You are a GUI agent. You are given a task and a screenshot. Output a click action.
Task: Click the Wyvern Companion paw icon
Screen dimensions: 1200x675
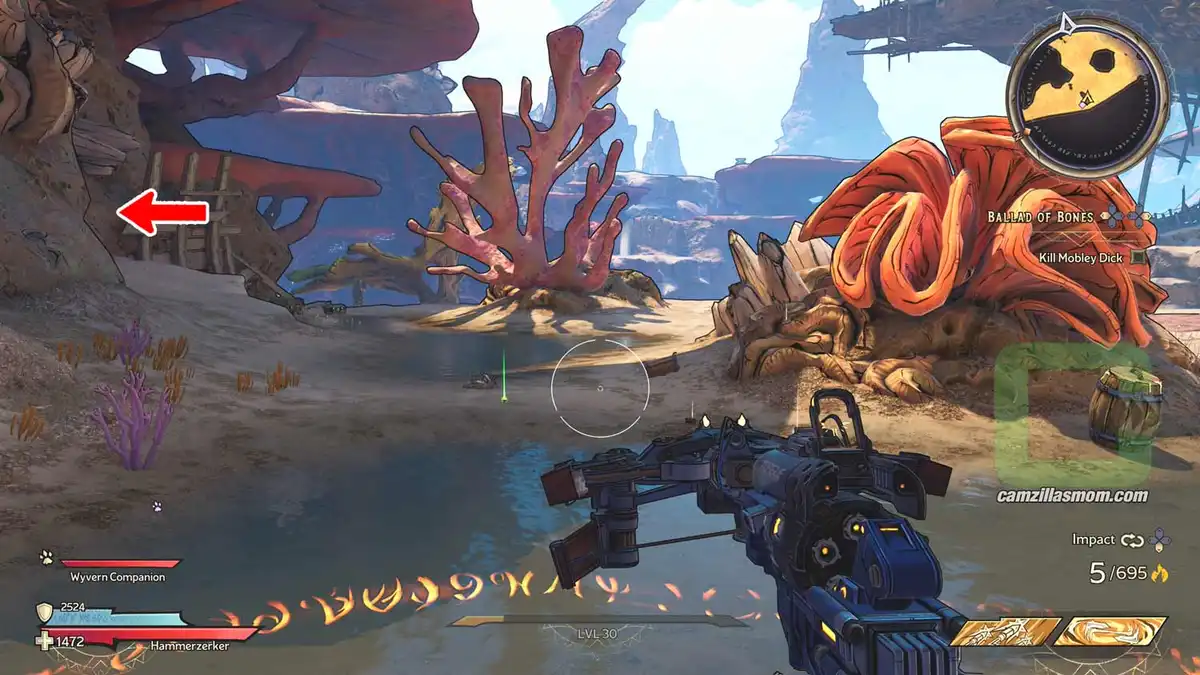pos(46,558)
